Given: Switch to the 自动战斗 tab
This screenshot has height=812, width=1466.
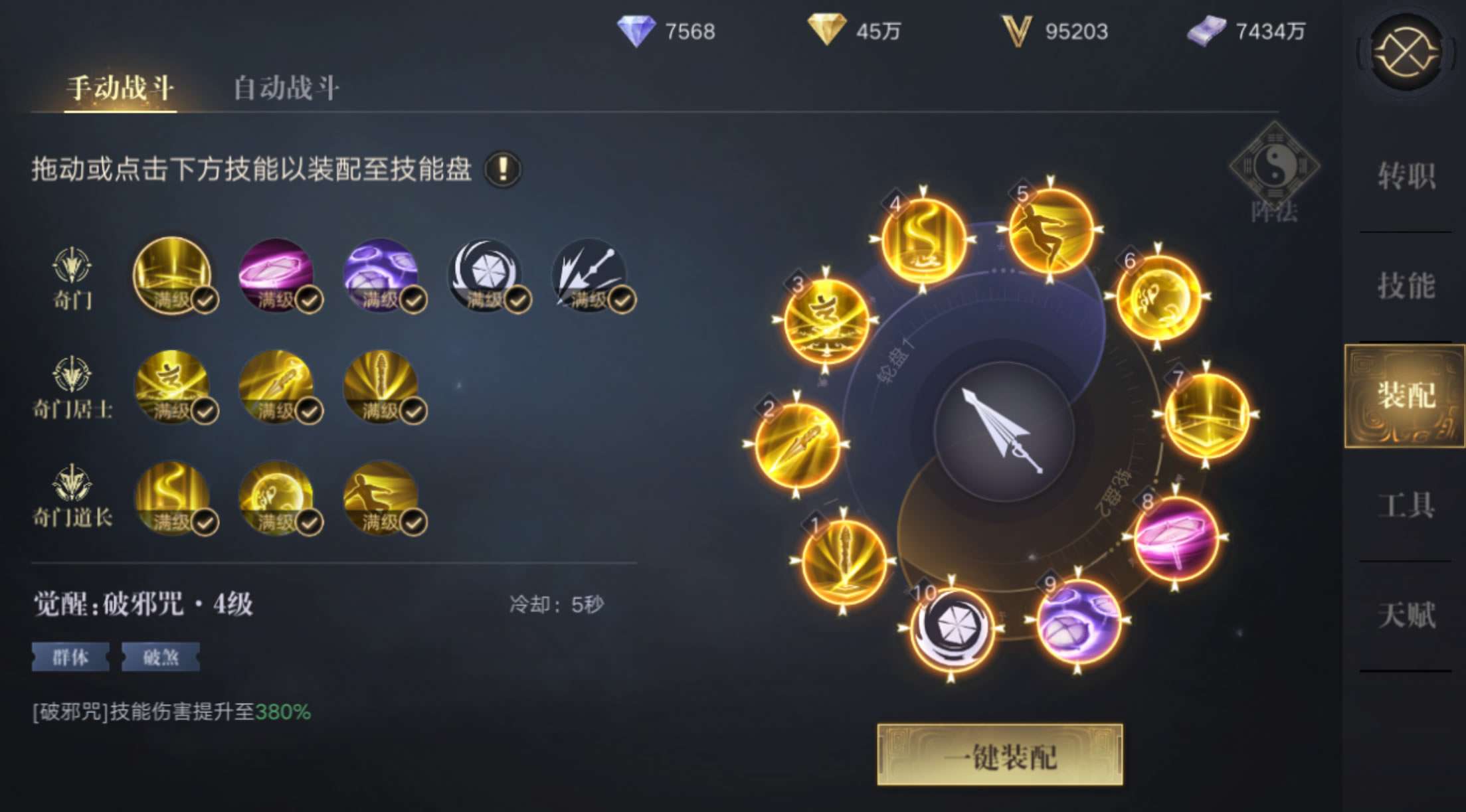Looking at the screenshot, I should (286, 88).
